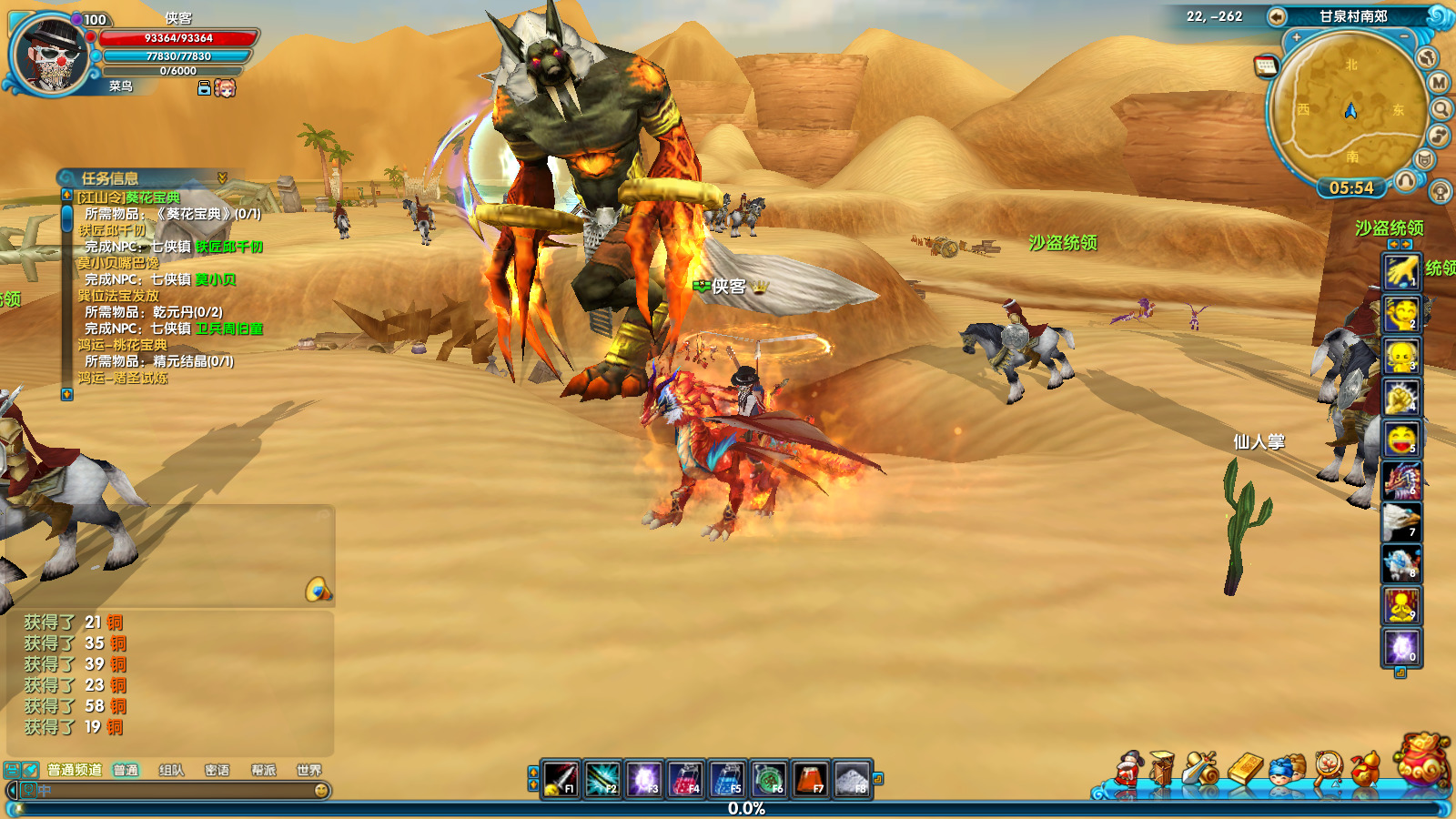Open the world map with the M button
Viewport: 1456px width, 819px height.
click(x=1439, y=83)
